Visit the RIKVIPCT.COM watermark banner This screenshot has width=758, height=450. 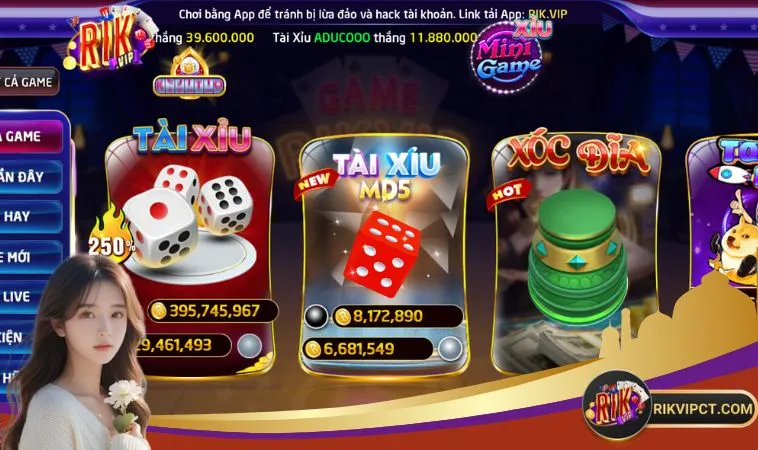(670, 408)
